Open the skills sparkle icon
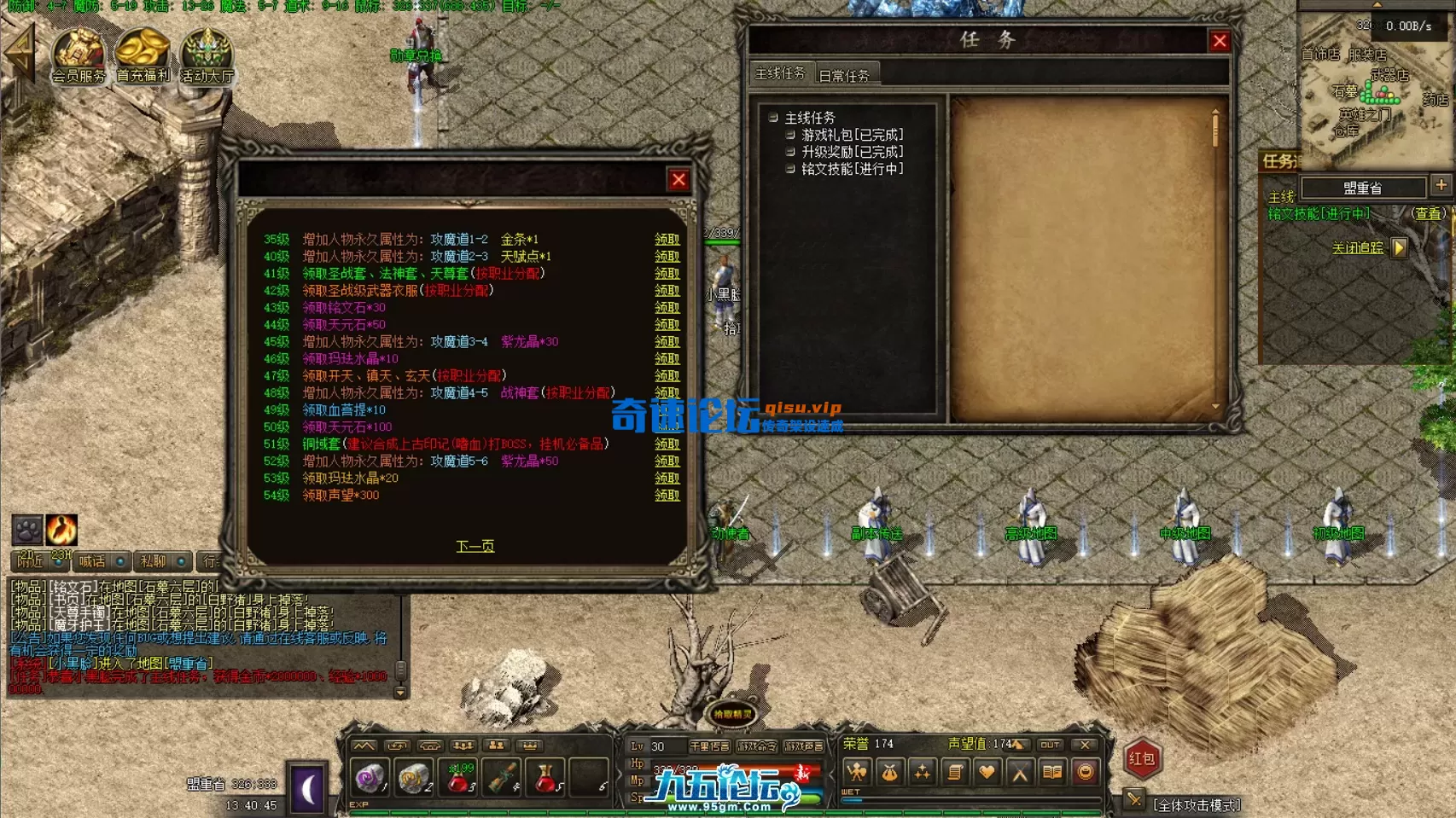This screenshot has width=1456, height=818. (x=923, y=771)
